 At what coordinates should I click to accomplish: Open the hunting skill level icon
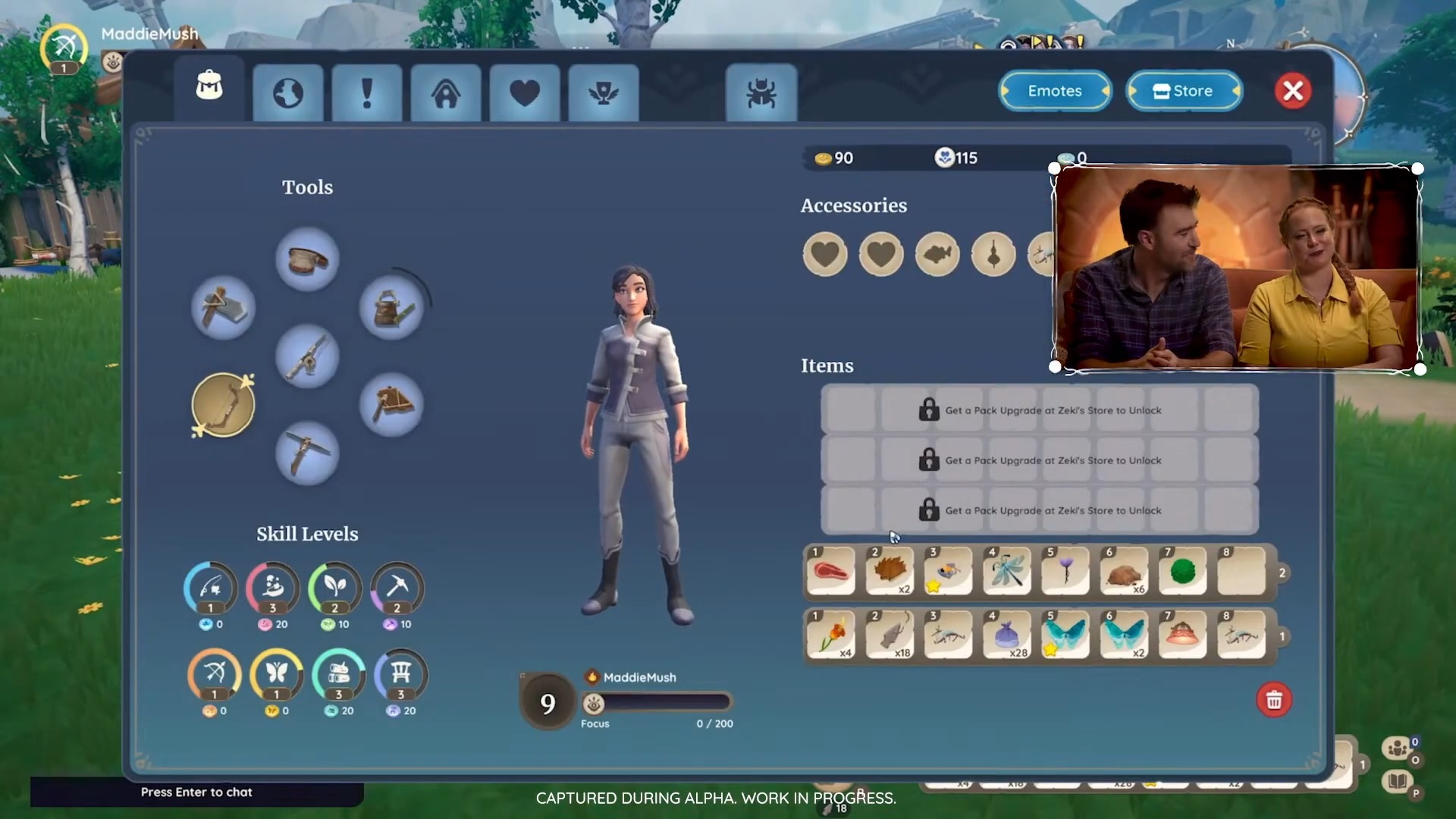215,674
